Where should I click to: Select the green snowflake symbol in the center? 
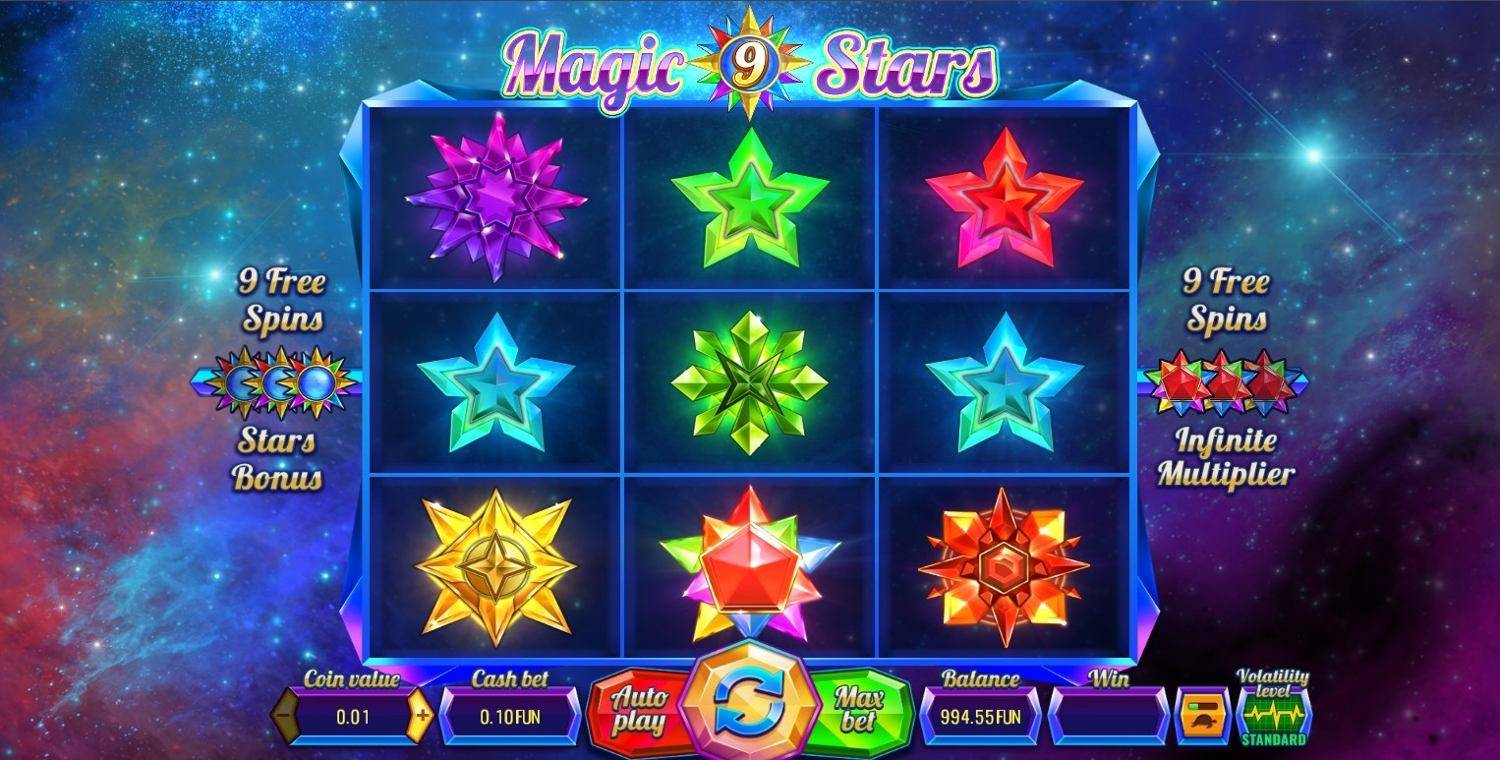click(x=748, y=383)
